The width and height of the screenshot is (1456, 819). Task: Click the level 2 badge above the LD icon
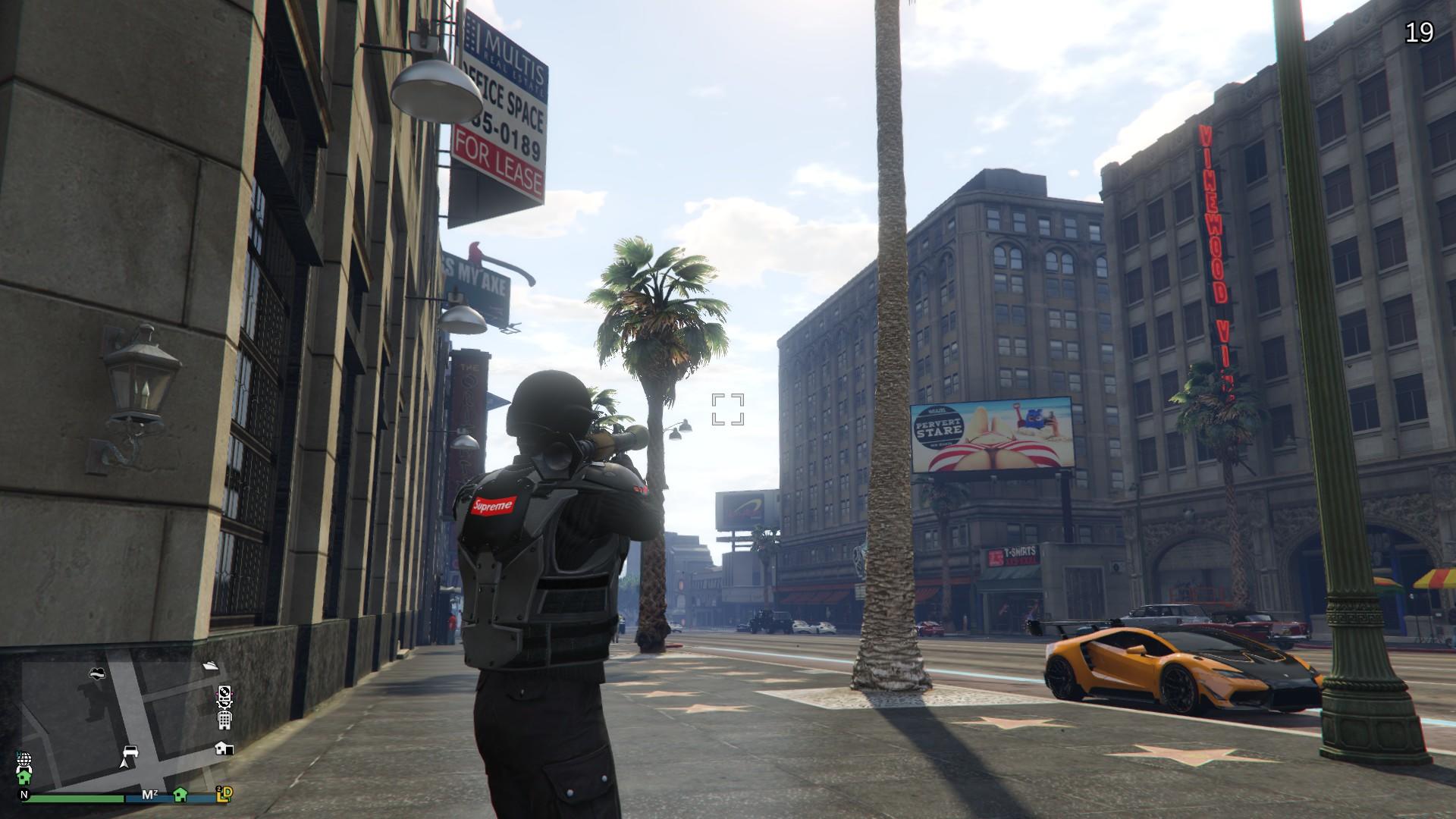pyautogui.click(x=219, y=789)
